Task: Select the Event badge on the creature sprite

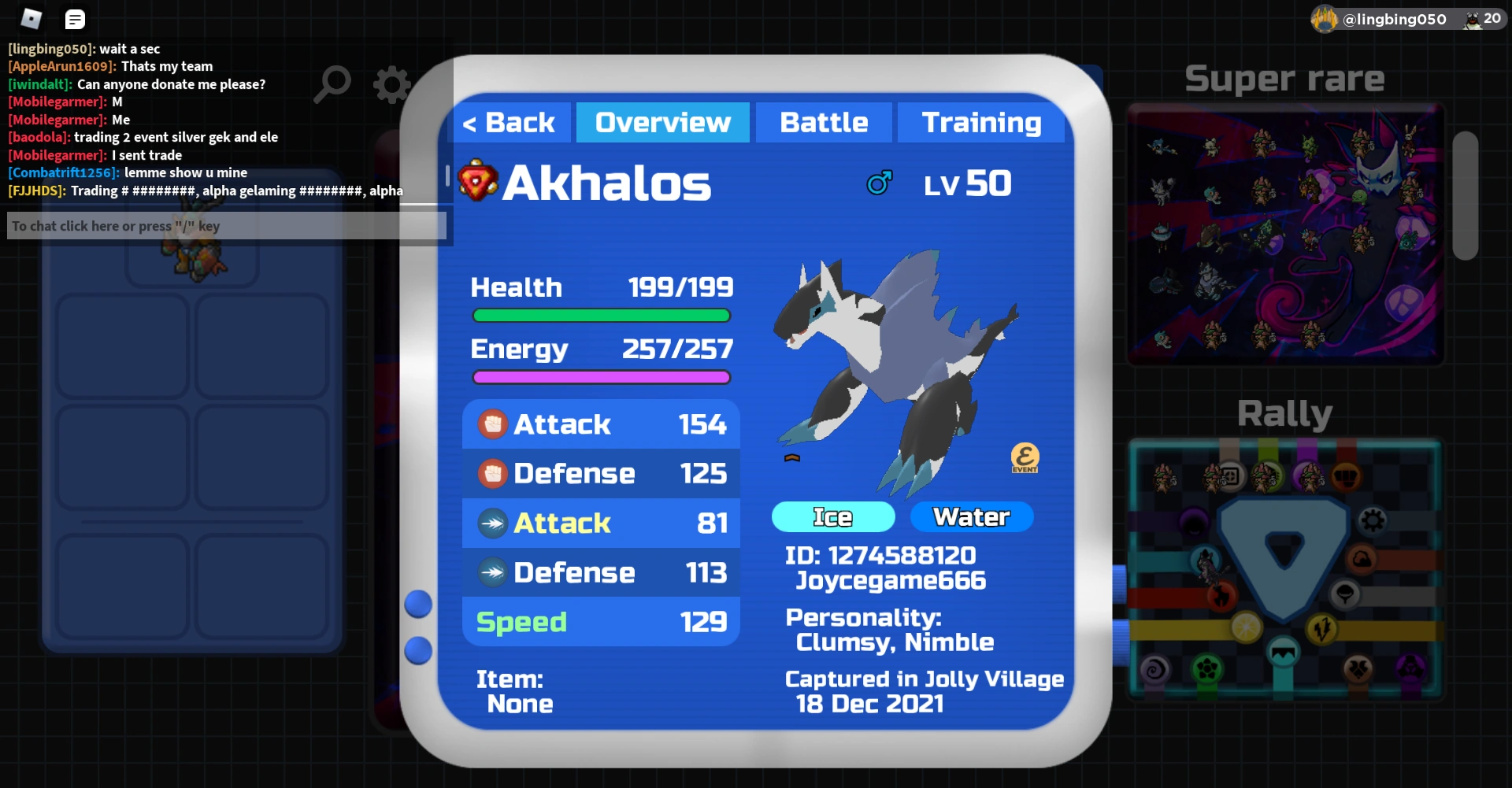Action: click(1025, 457)
